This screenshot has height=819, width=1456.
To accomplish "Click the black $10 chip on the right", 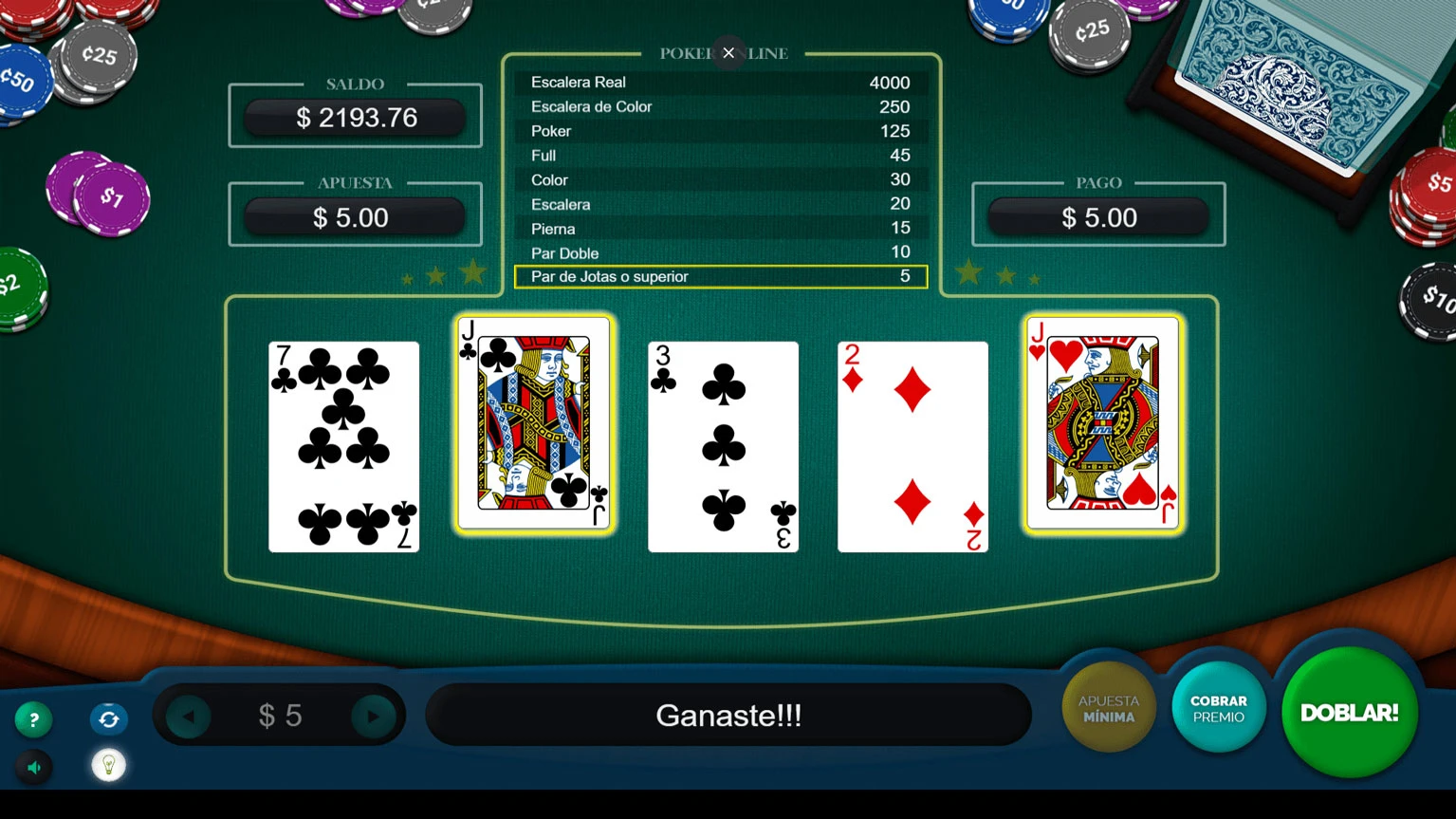I will pos(1431,299).
